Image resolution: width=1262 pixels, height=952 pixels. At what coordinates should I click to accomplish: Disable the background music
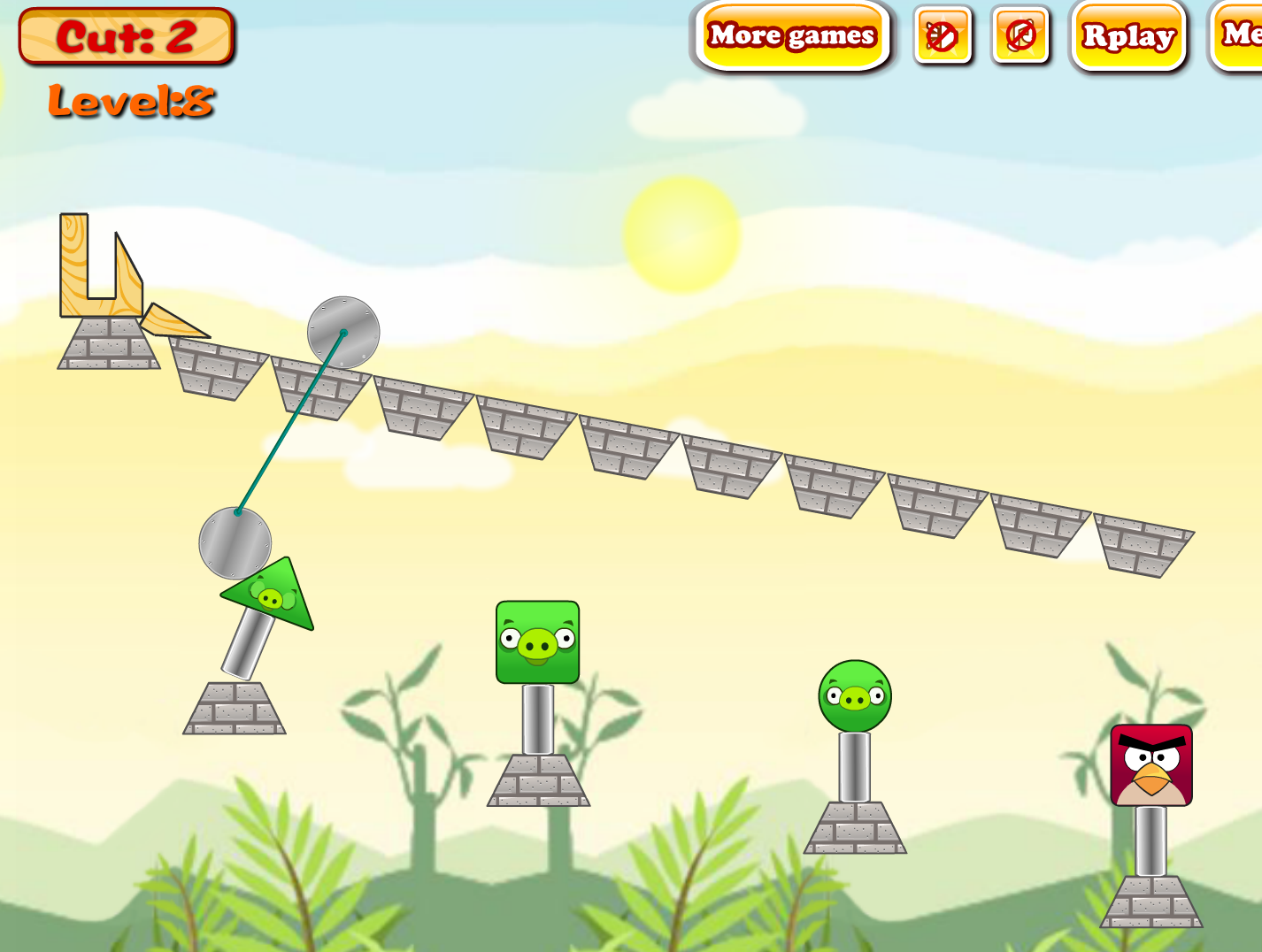[x=1020, y=37]
